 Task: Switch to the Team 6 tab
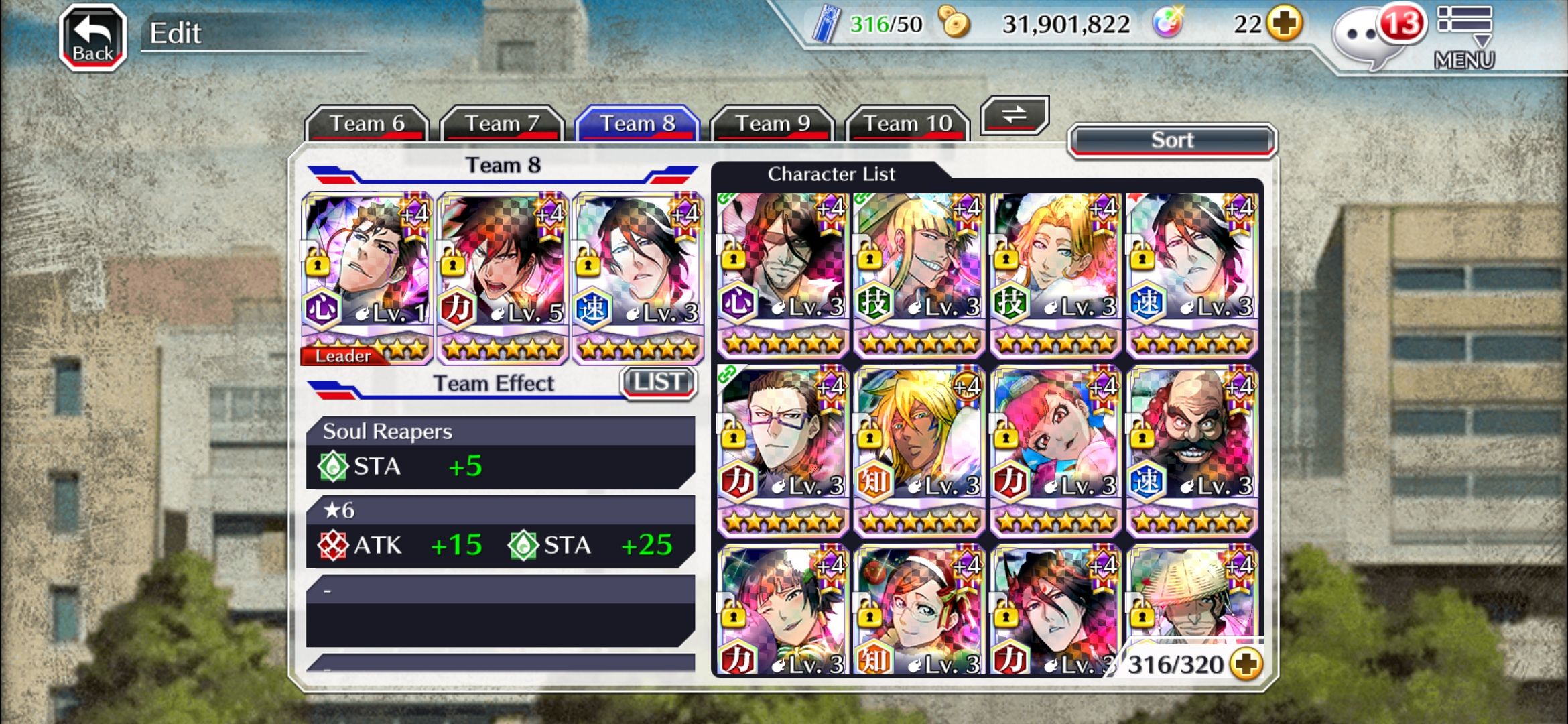(367, 123)
